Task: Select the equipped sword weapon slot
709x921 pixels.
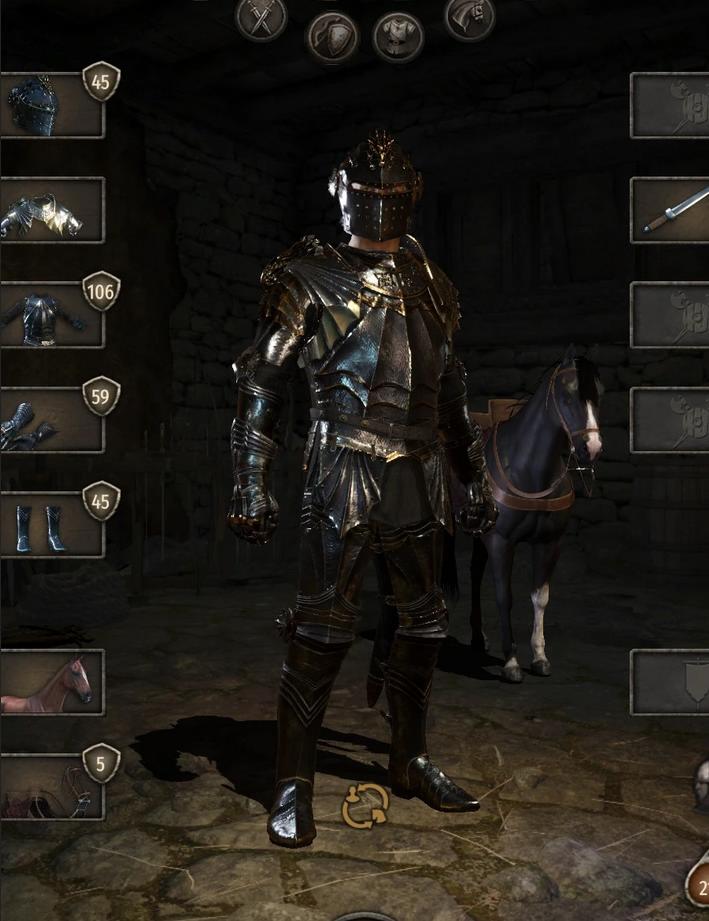Action: [672, 210]
